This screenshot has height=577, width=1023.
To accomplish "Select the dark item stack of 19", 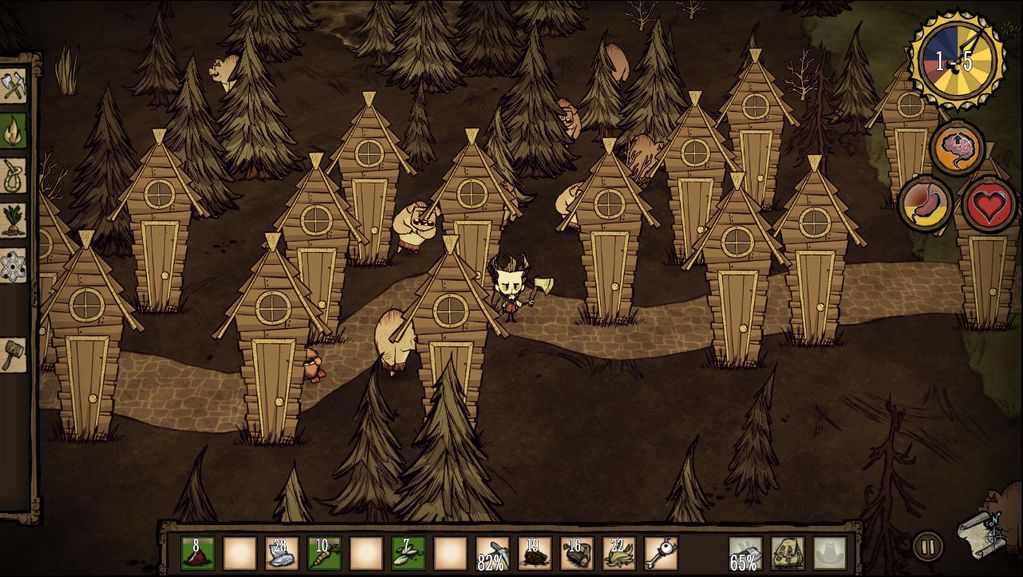I will [x=535, y=553].
